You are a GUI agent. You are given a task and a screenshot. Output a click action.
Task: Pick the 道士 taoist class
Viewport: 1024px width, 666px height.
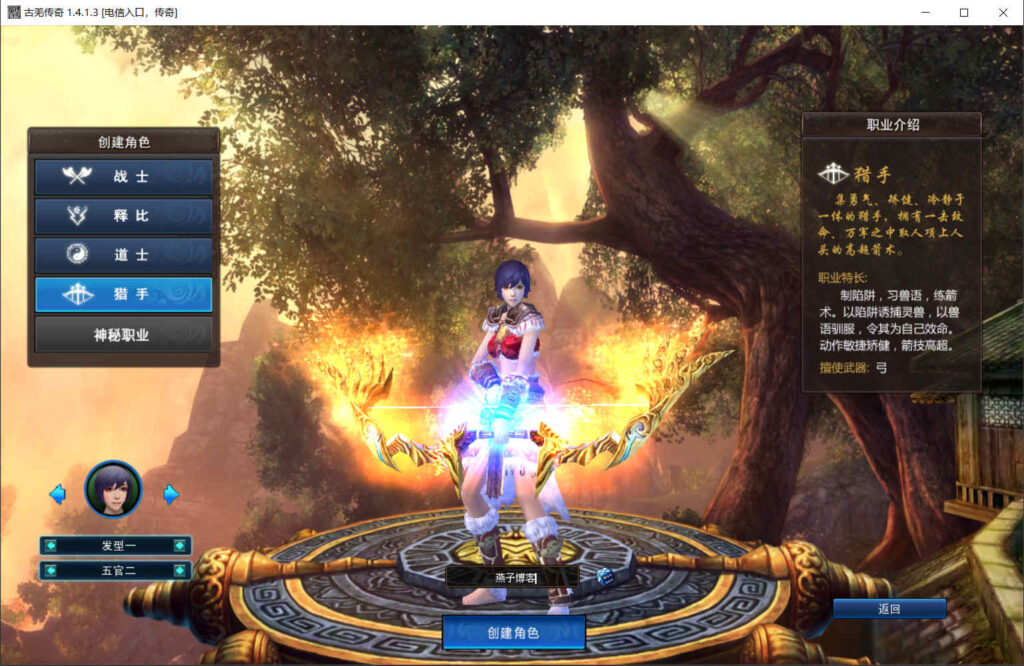pos(123,255)
